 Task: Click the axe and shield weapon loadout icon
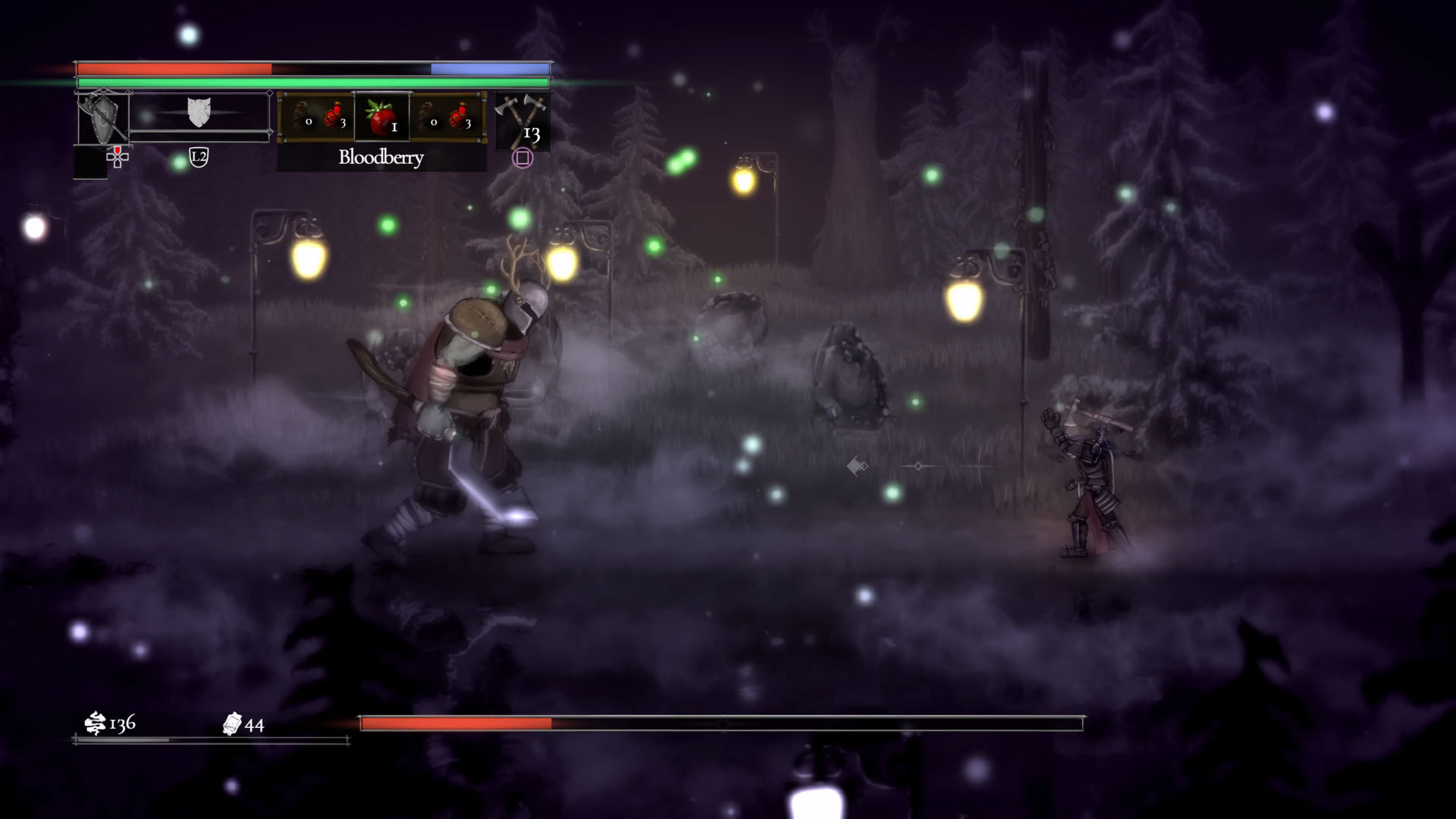click(x=102, y=117)
